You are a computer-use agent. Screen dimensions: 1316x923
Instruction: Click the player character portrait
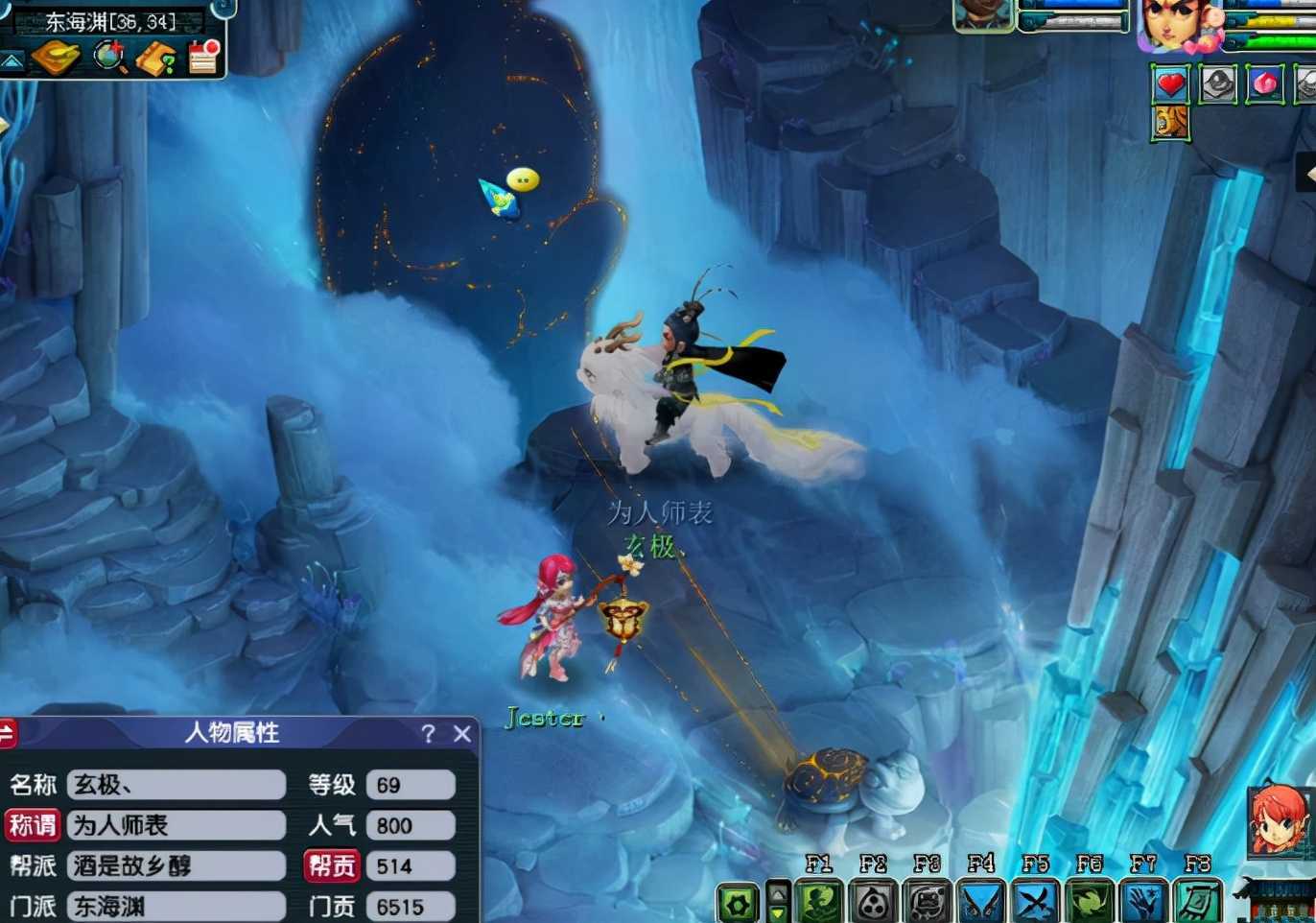pyautogui.click(x=1176, y=25)
